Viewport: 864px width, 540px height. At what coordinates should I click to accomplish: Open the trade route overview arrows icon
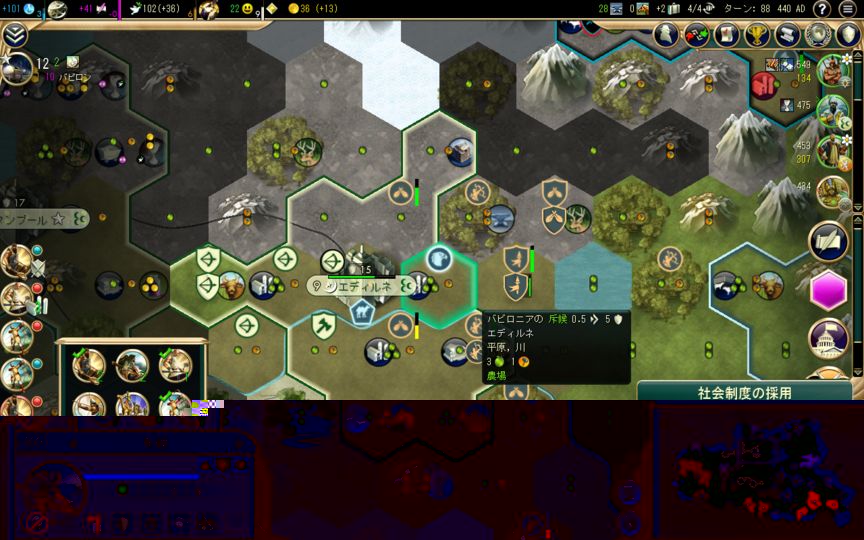[696, 35]
